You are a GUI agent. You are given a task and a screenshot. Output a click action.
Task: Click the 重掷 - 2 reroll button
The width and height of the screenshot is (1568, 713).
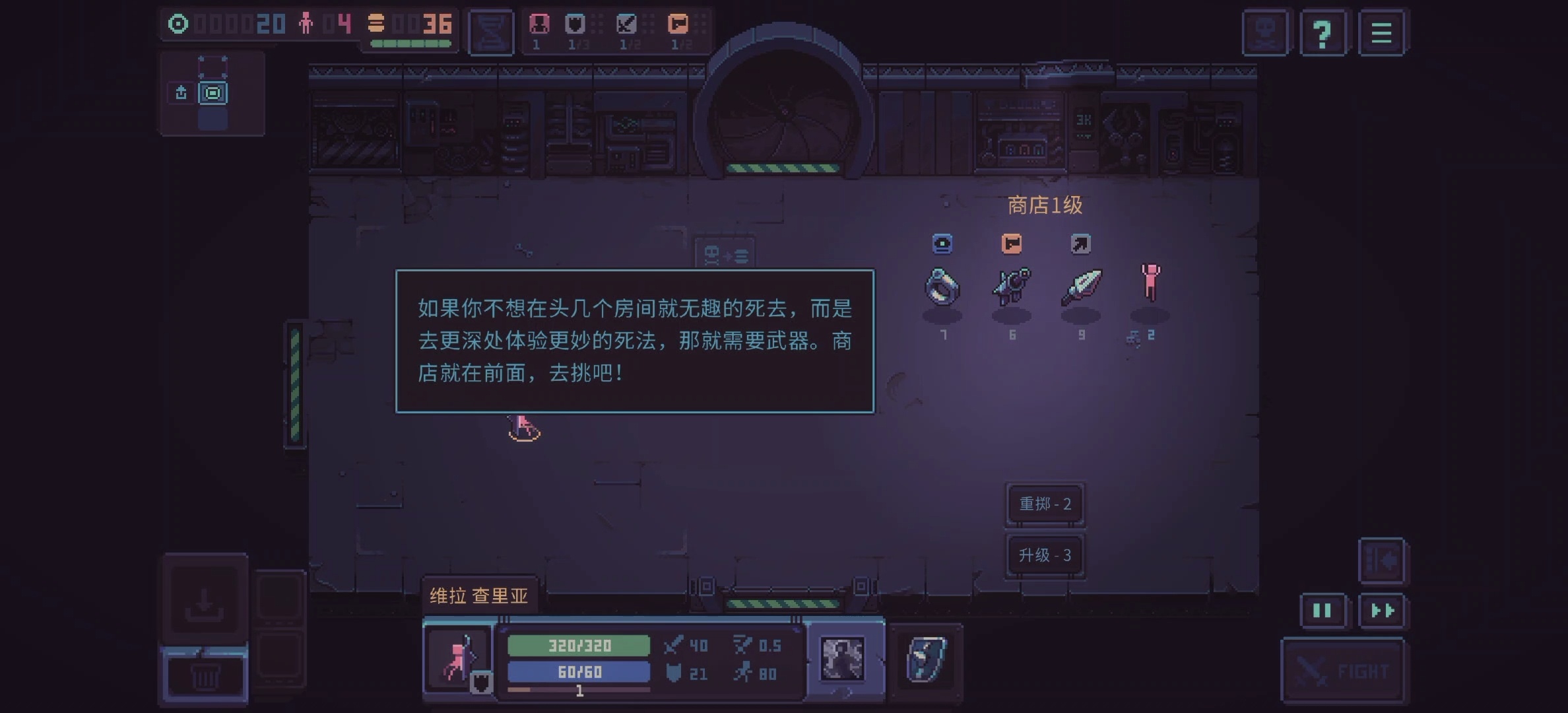[1045, 503]
